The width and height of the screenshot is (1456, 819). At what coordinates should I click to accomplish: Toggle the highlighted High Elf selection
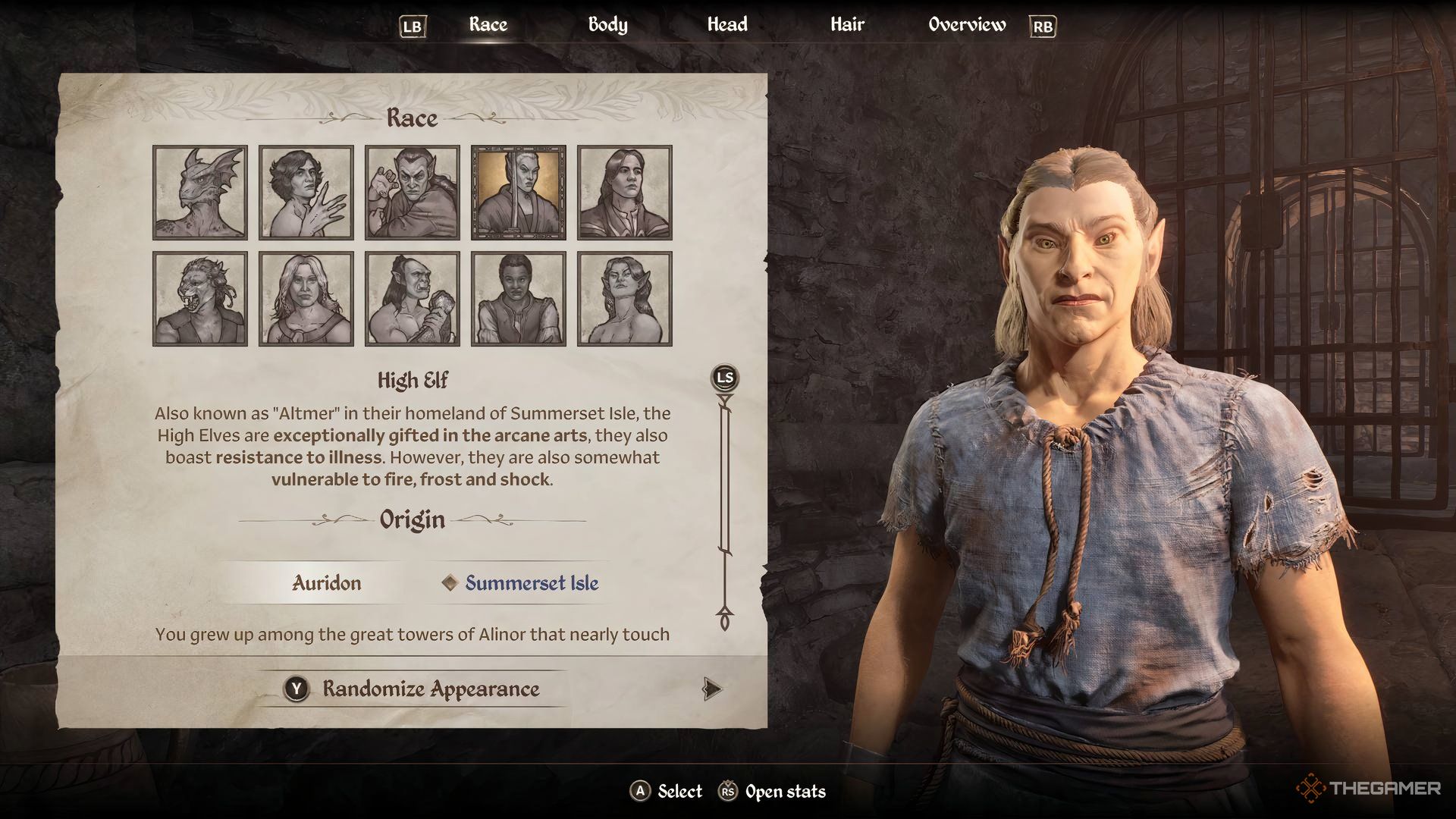click(x=518, y=192)
